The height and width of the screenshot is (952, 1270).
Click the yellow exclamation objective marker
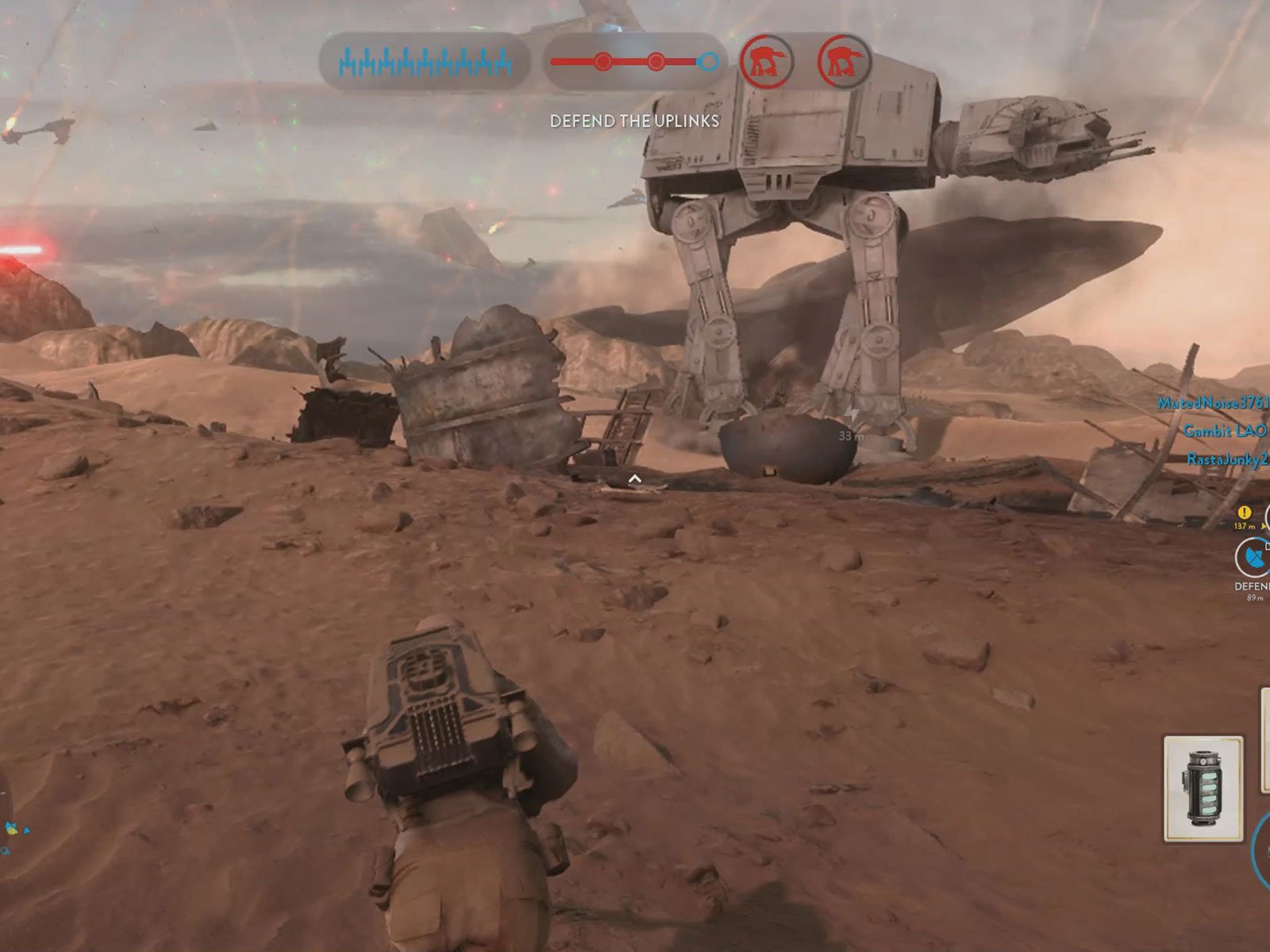click(1244, 513)
